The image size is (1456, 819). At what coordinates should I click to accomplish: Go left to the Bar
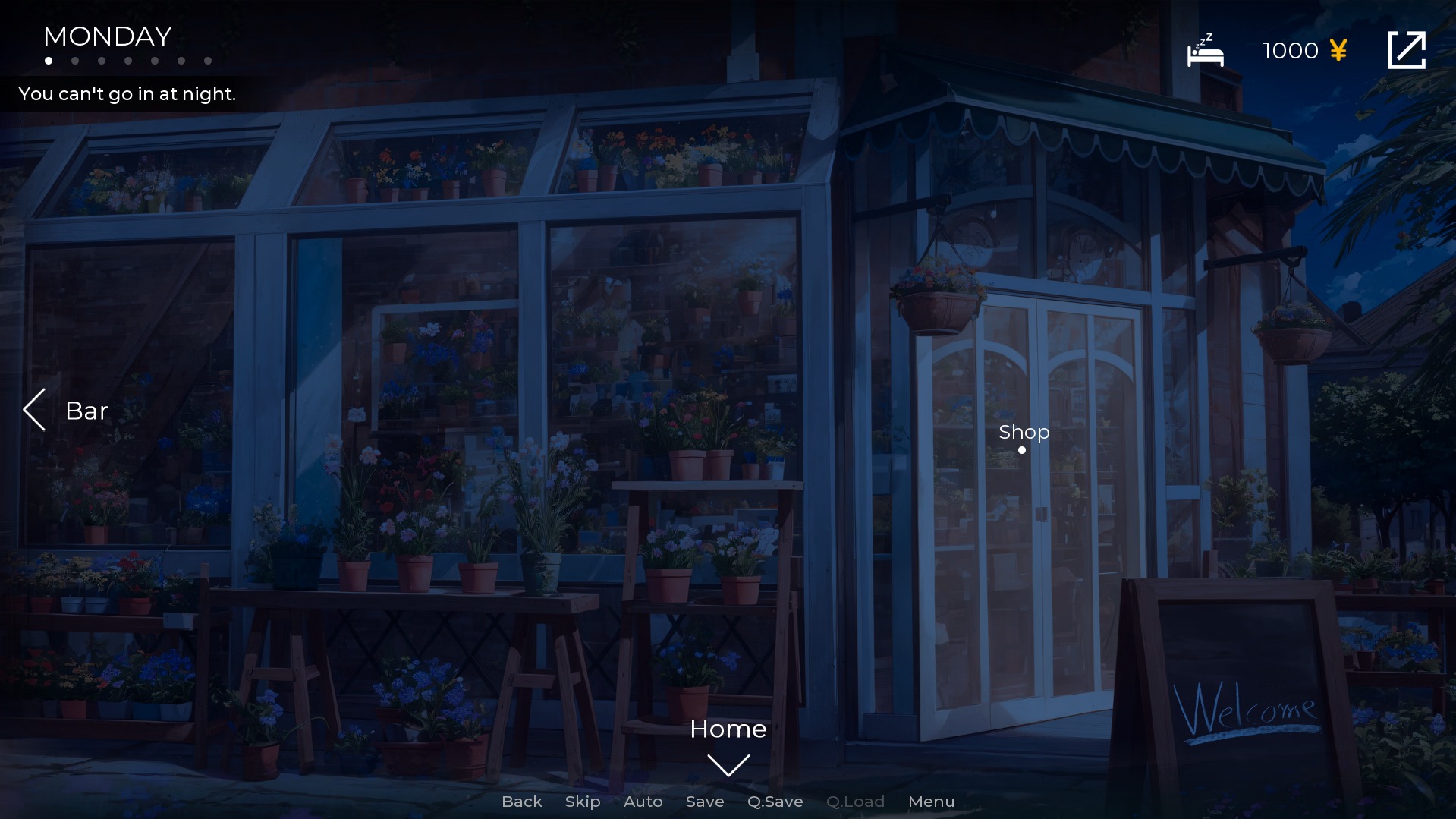tap(65, 411)
